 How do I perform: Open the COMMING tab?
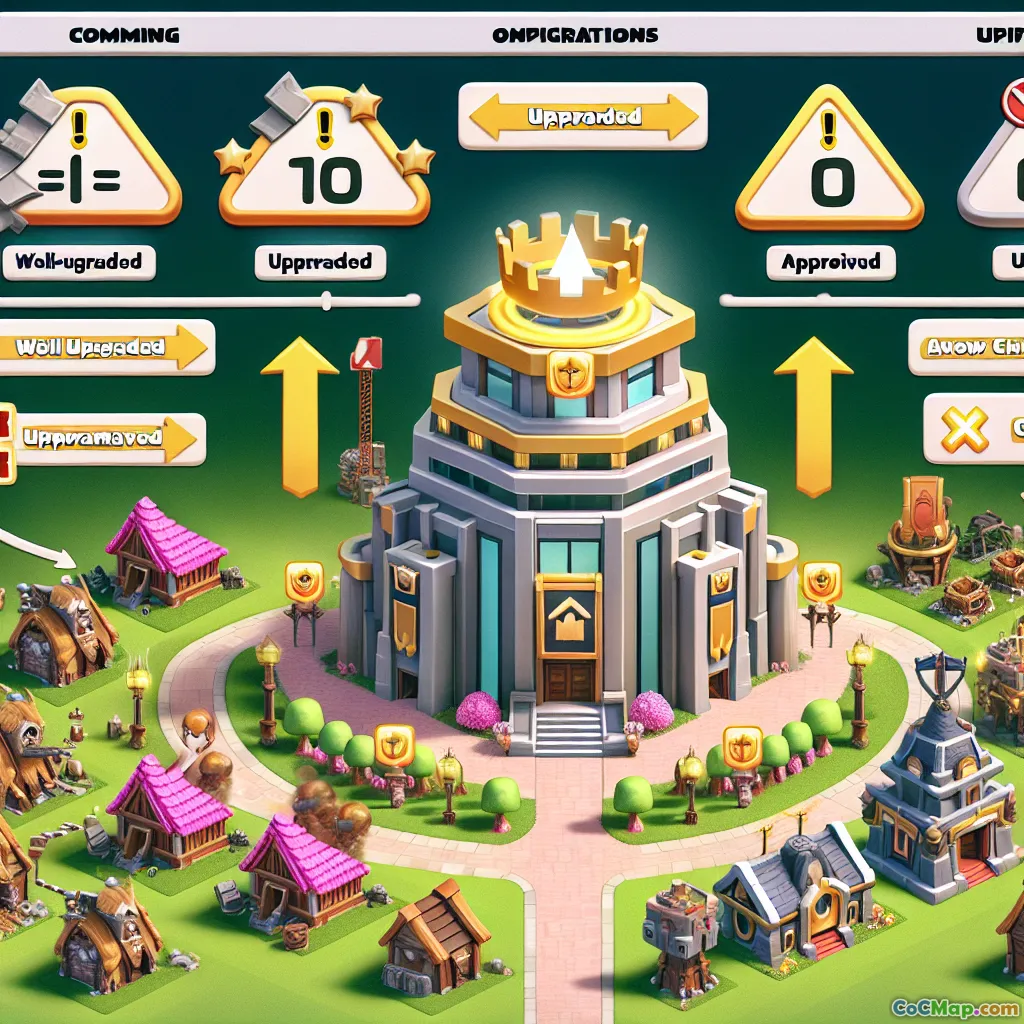click(x=125, y=35)
